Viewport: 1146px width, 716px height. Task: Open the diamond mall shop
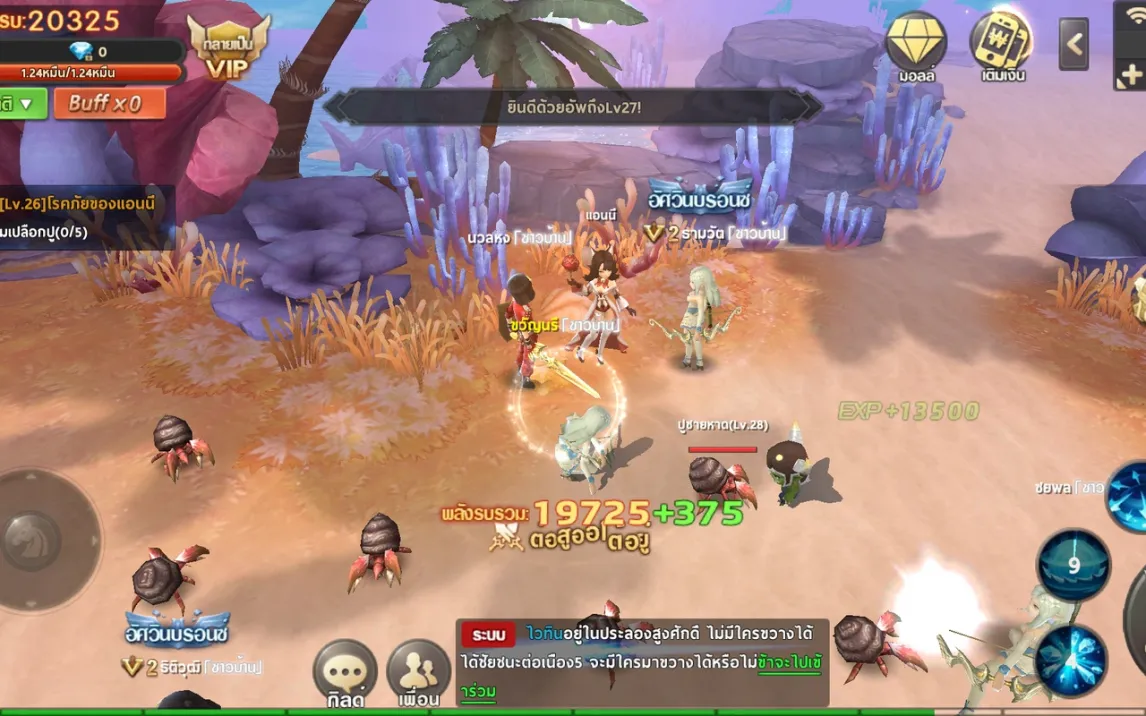tap(916, 46)
